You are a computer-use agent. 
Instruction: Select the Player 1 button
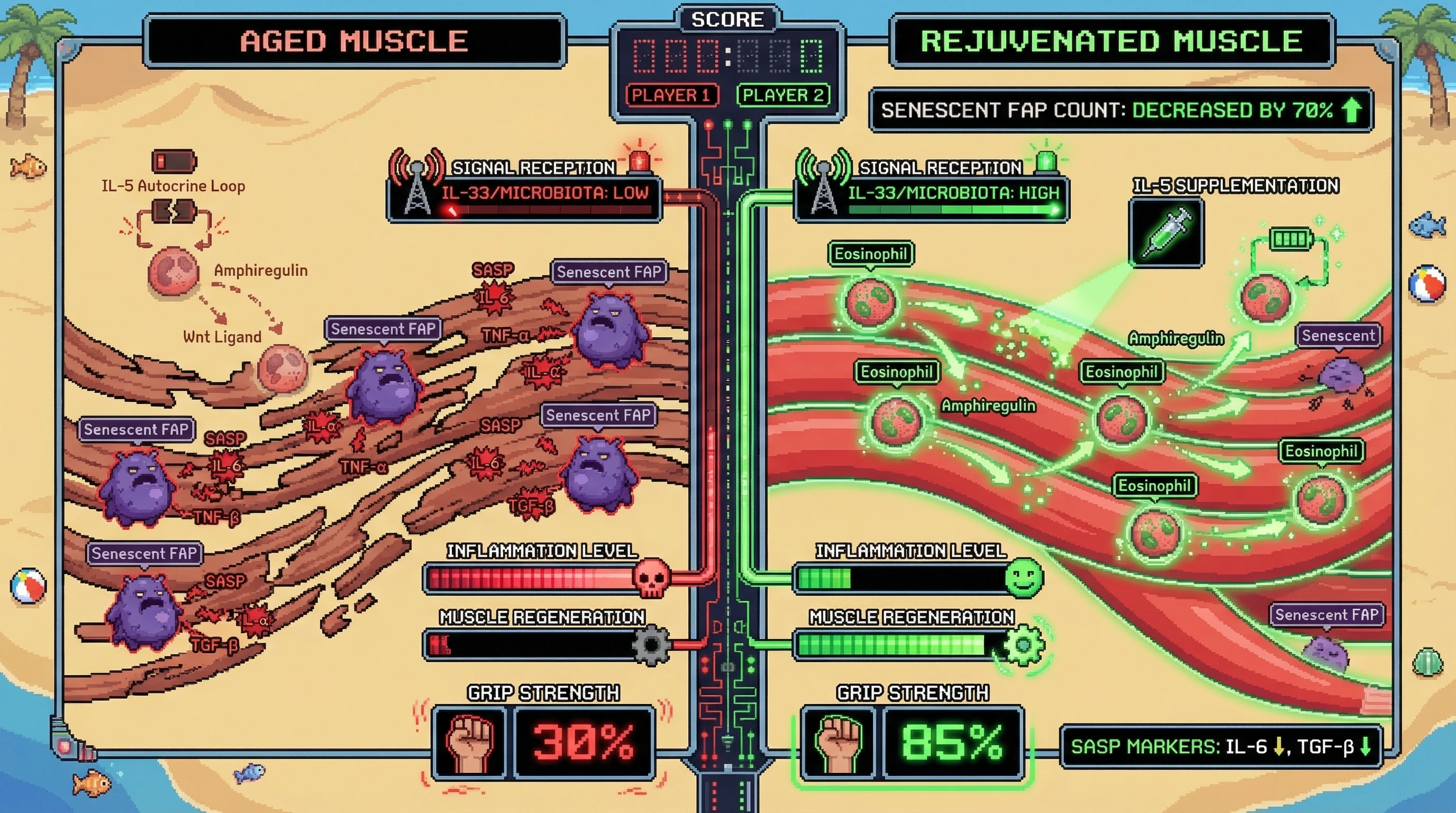(x=671, y=95)
